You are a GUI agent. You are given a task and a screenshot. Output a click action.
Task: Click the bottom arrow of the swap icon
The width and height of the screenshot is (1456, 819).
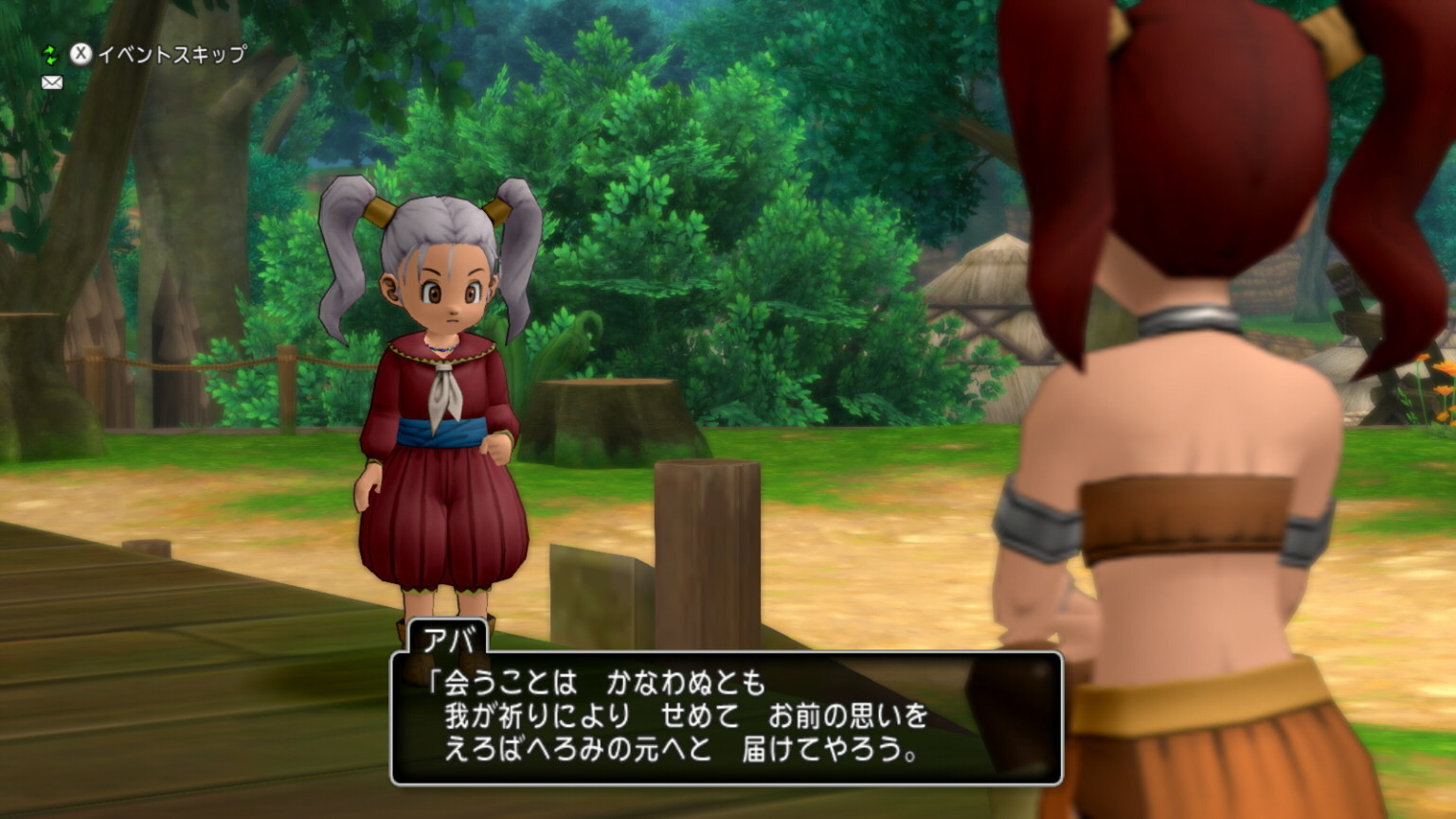(52, 62)
